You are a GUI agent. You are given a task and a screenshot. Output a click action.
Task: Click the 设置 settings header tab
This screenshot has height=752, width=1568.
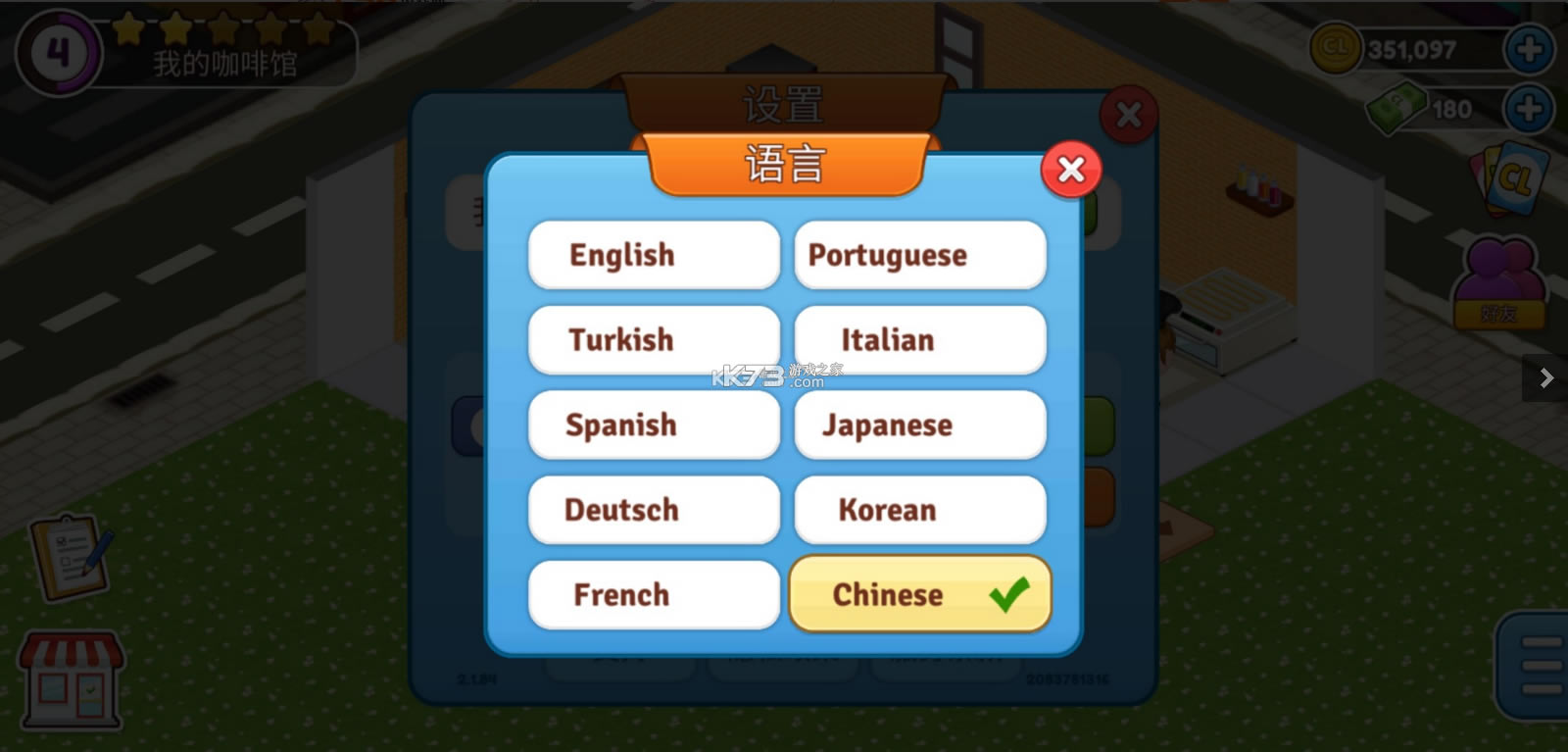pos(782,104)
